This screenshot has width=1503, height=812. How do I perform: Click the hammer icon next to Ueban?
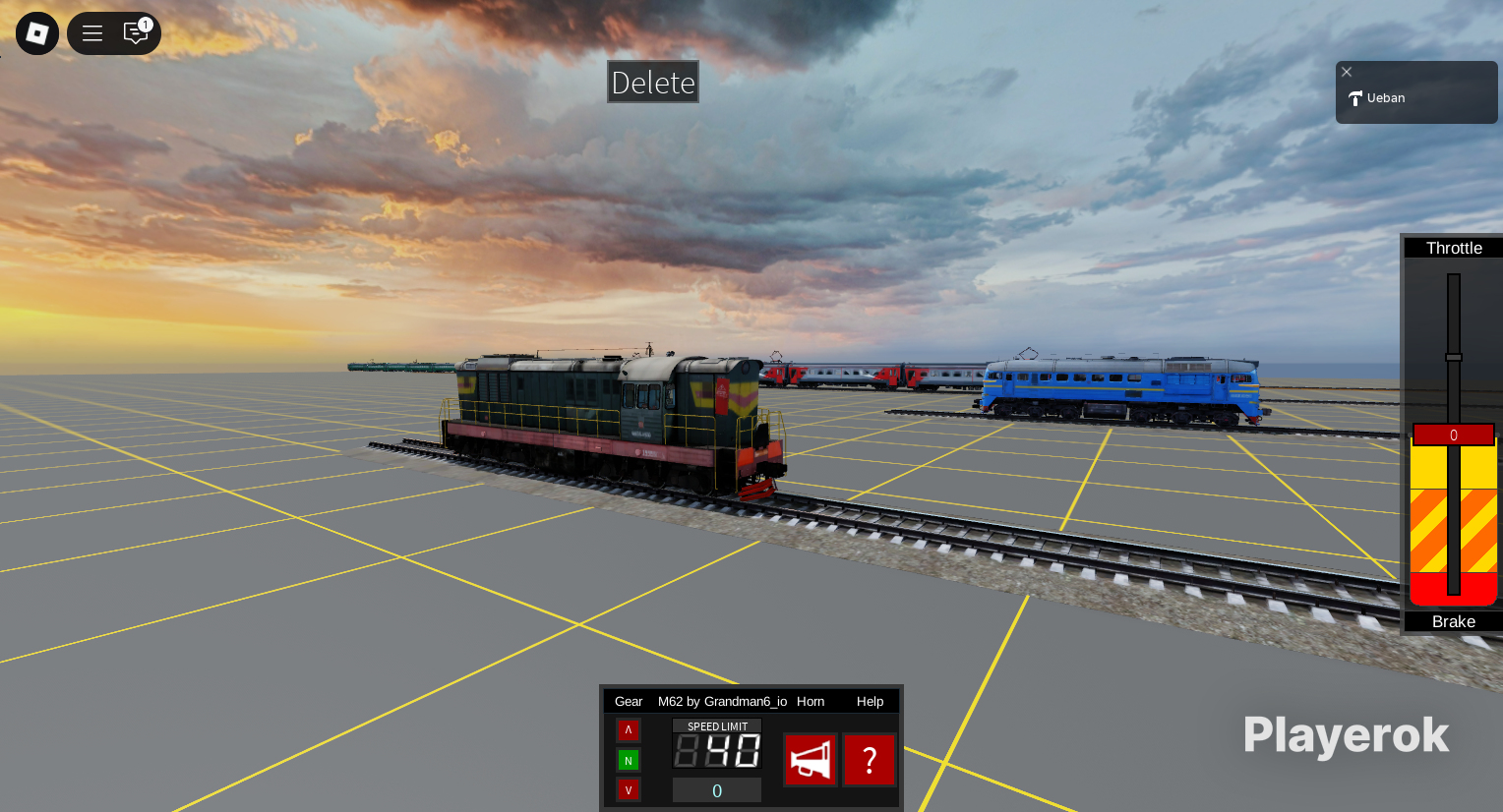1356,97
